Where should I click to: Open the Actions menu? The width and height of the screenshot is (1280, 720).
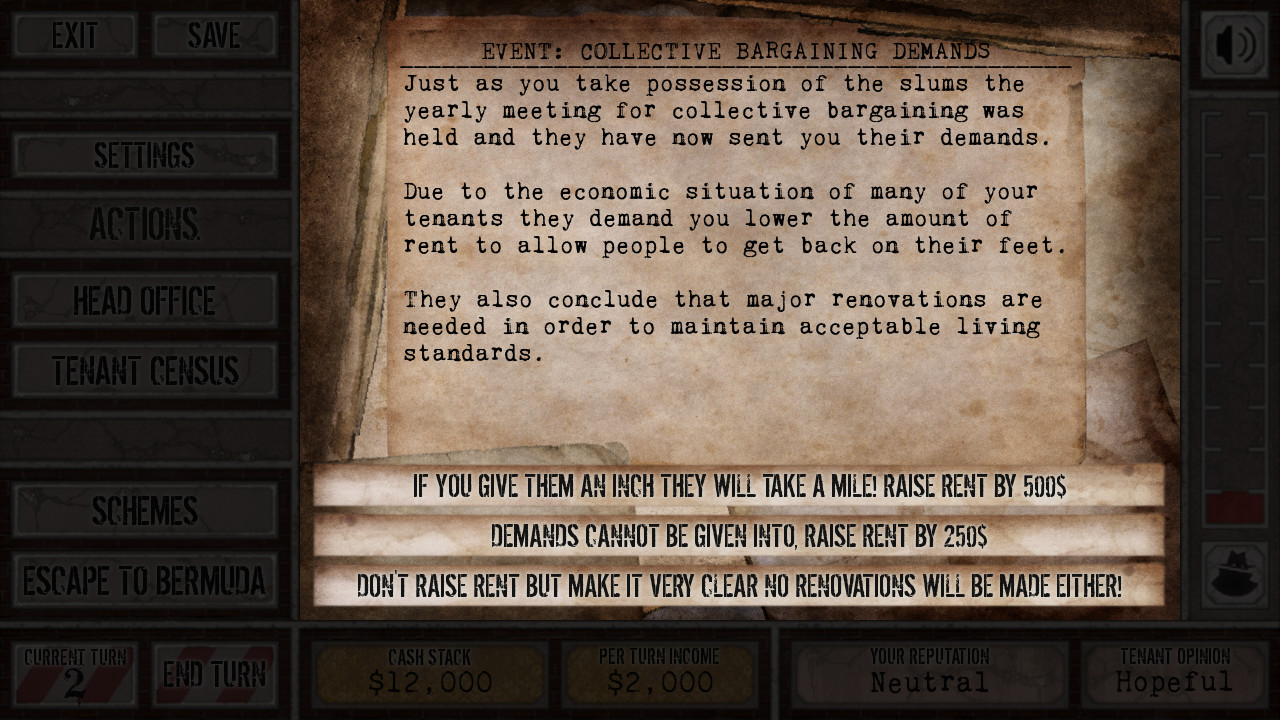tap(144, 222)
